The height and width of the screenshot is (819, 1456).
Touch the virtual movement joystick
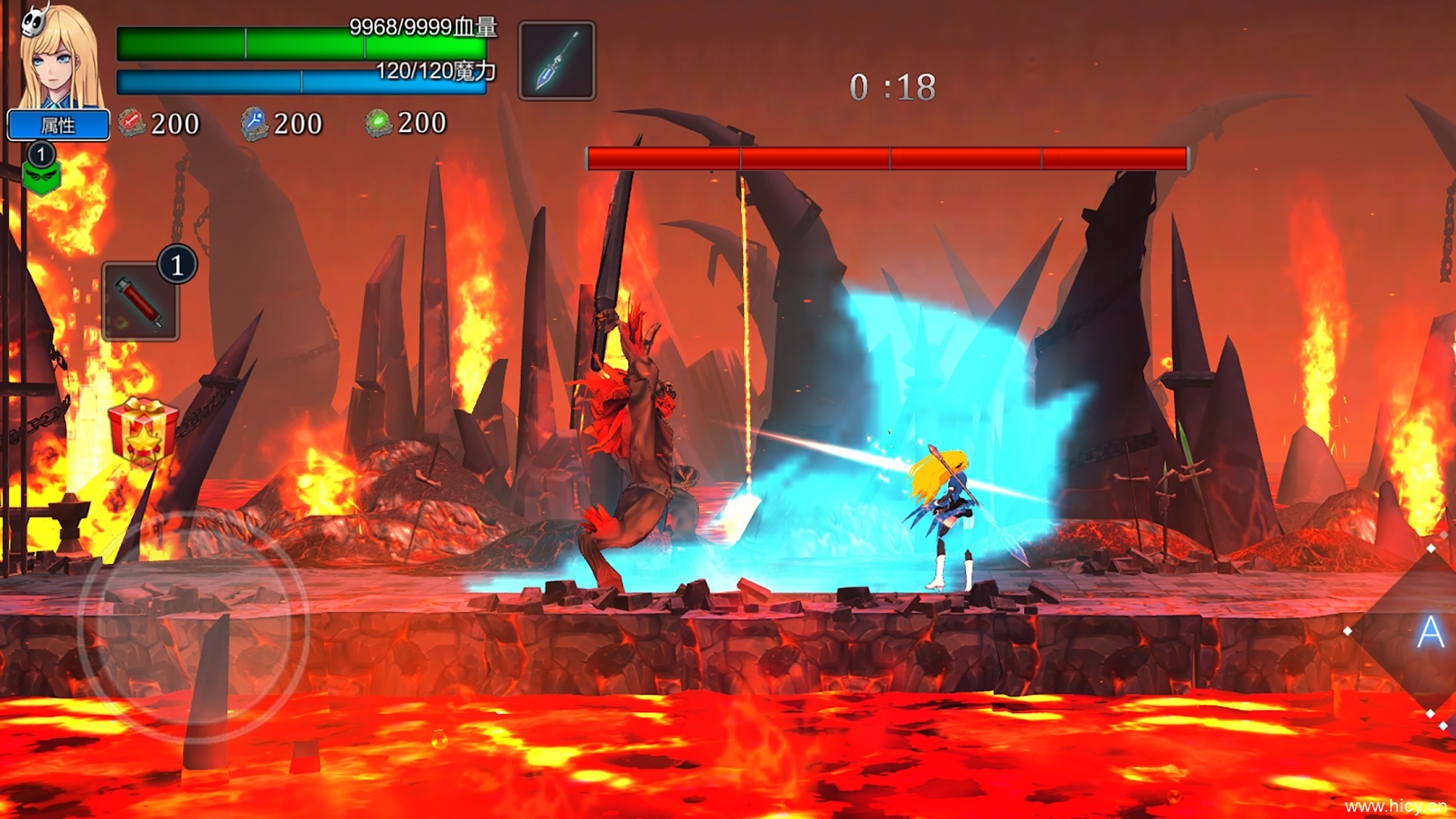click(x=194, y=627)
